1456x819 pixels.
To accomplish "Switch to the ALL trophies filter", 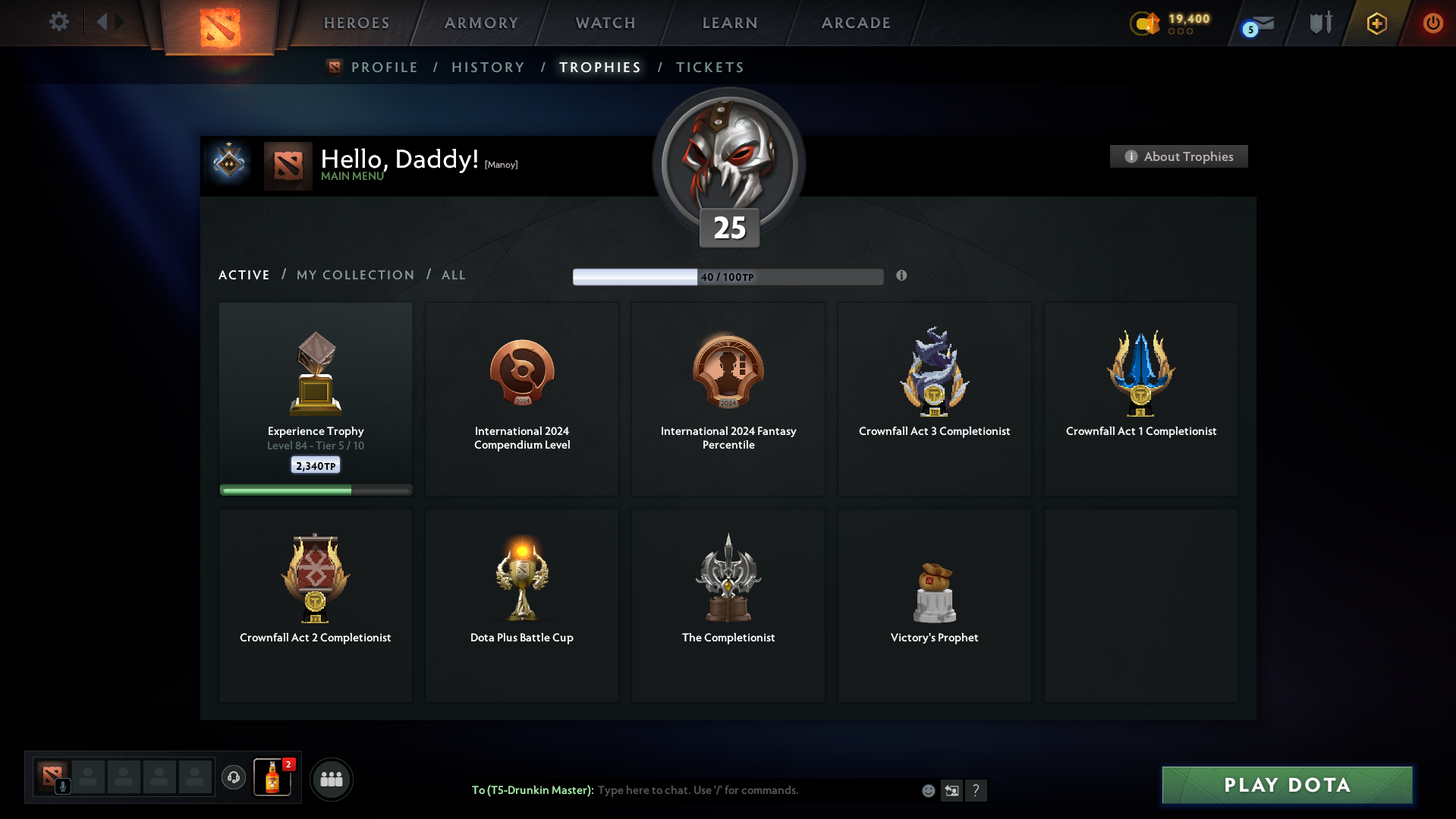I will [x=453, y=275].
